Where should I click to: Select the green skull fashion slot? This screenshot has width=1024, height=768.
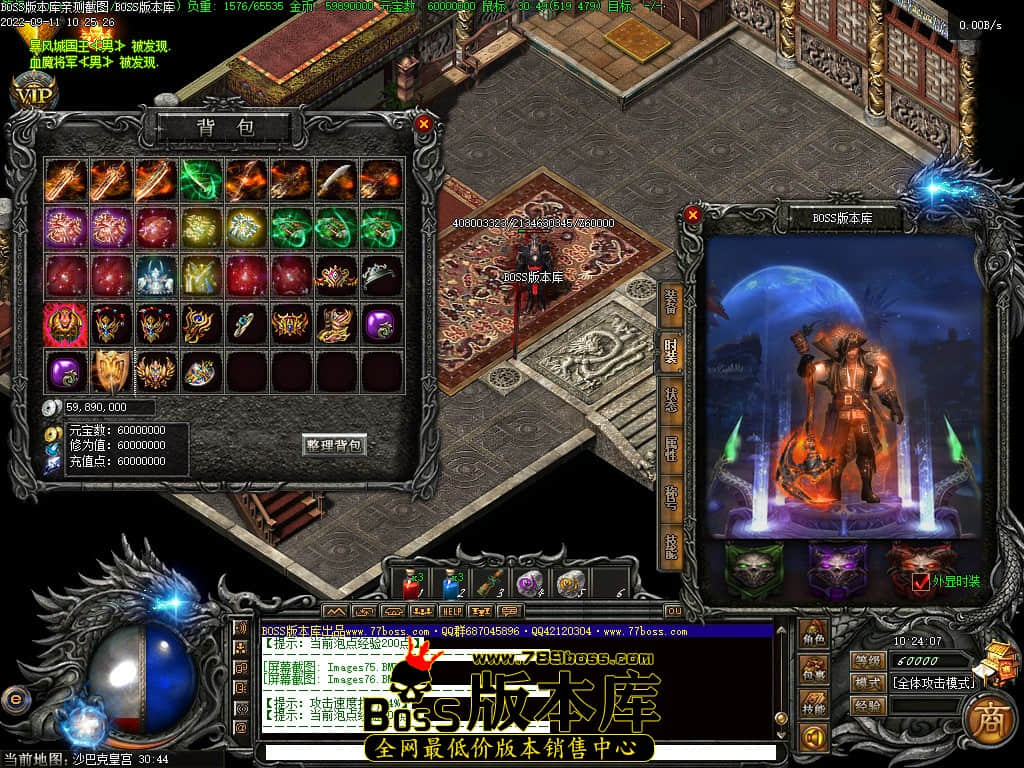[754, 569]
